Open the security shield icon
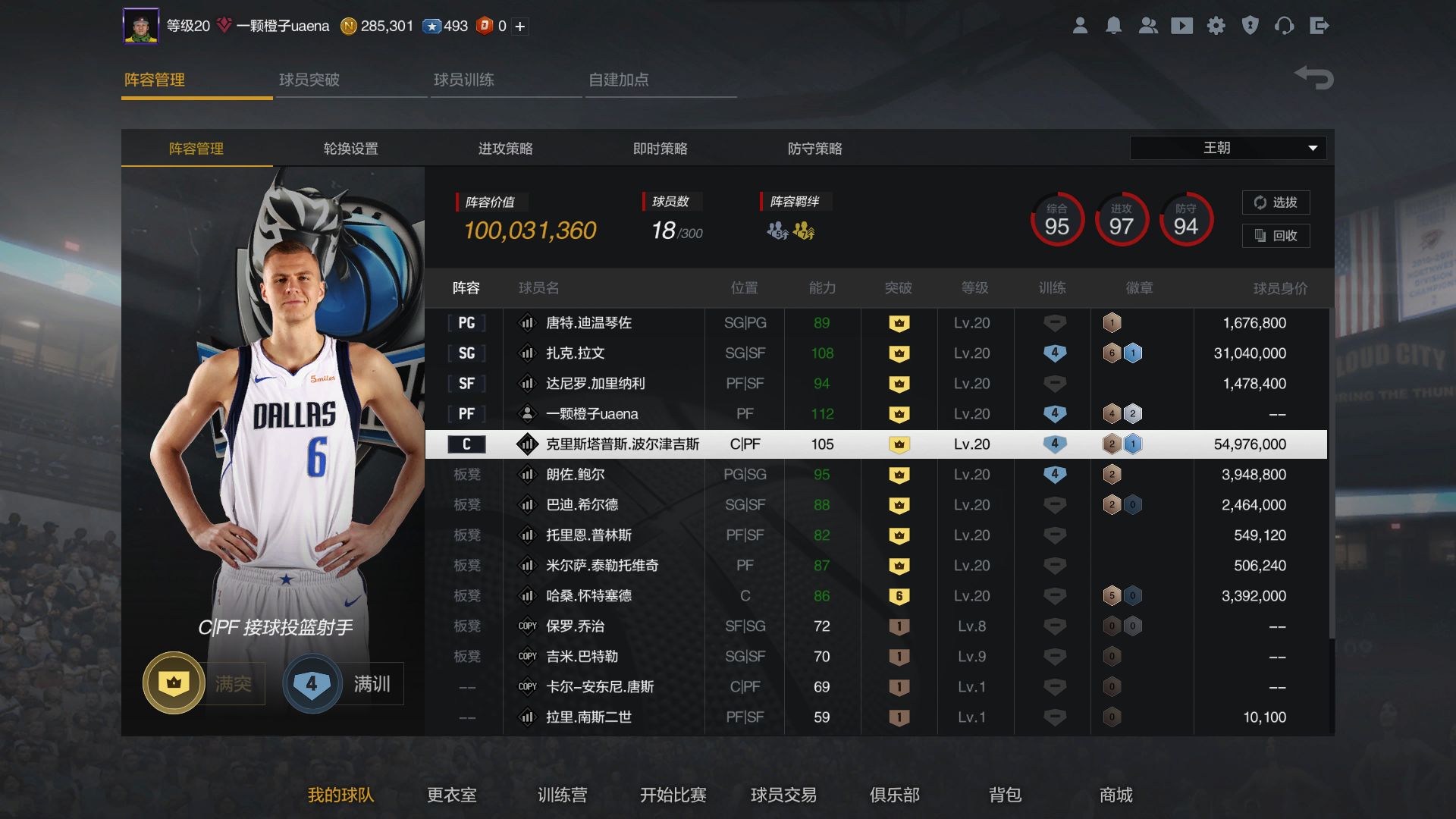Image resolution: width=1456 pixels, height=819 pixels. click(1250, 25)
